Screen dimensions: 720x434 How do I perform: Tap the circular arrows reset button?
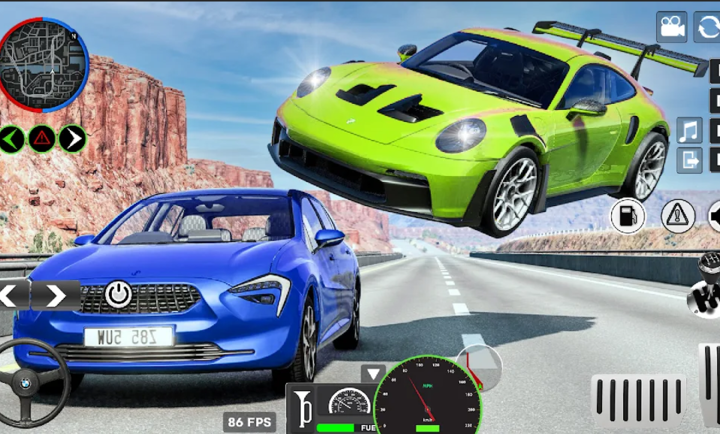708,27
